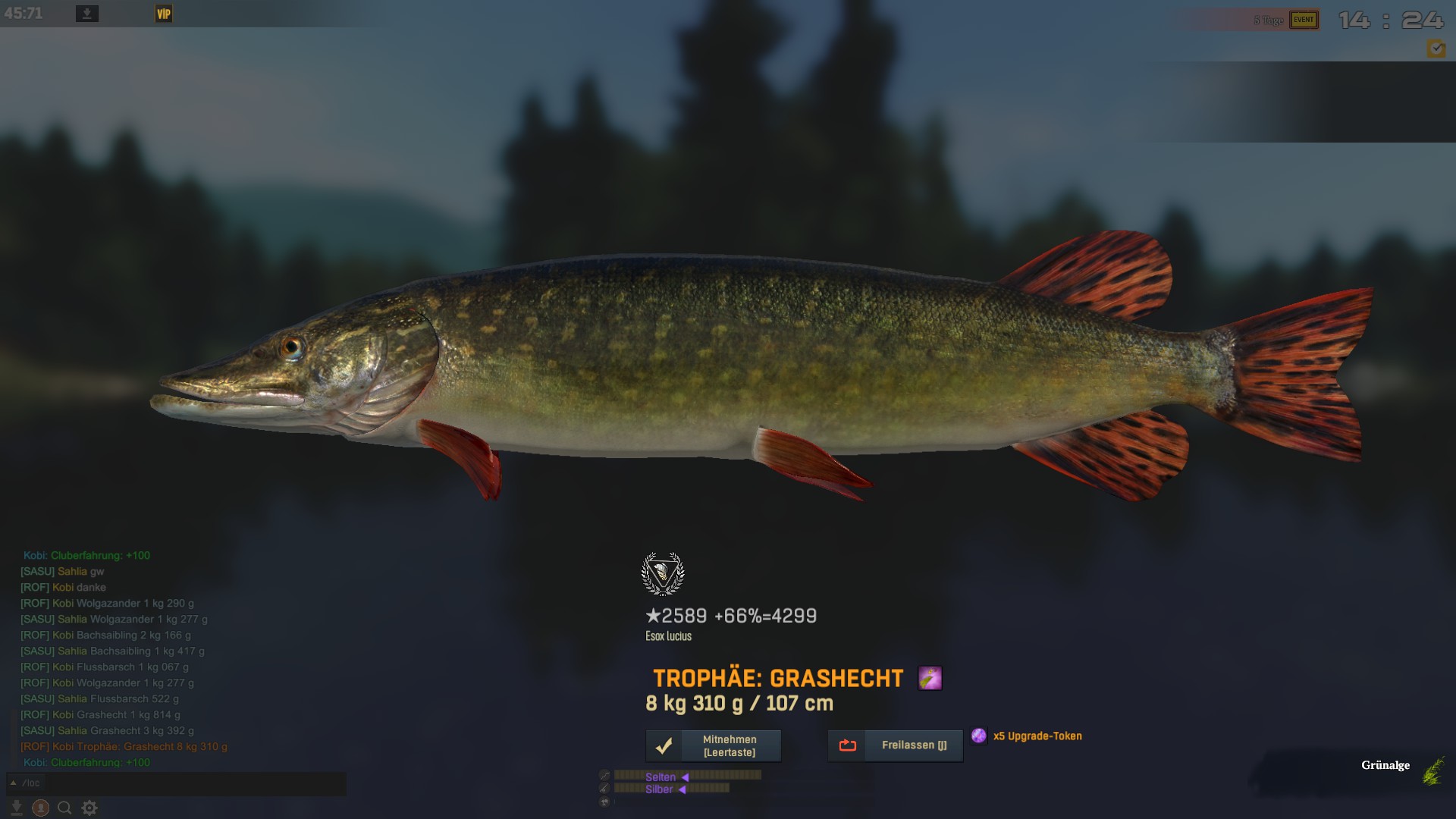The width and height of the screenshot is (1456, 819).
Task: Click the purple Upgrade-Token icon
Action: 979,736
